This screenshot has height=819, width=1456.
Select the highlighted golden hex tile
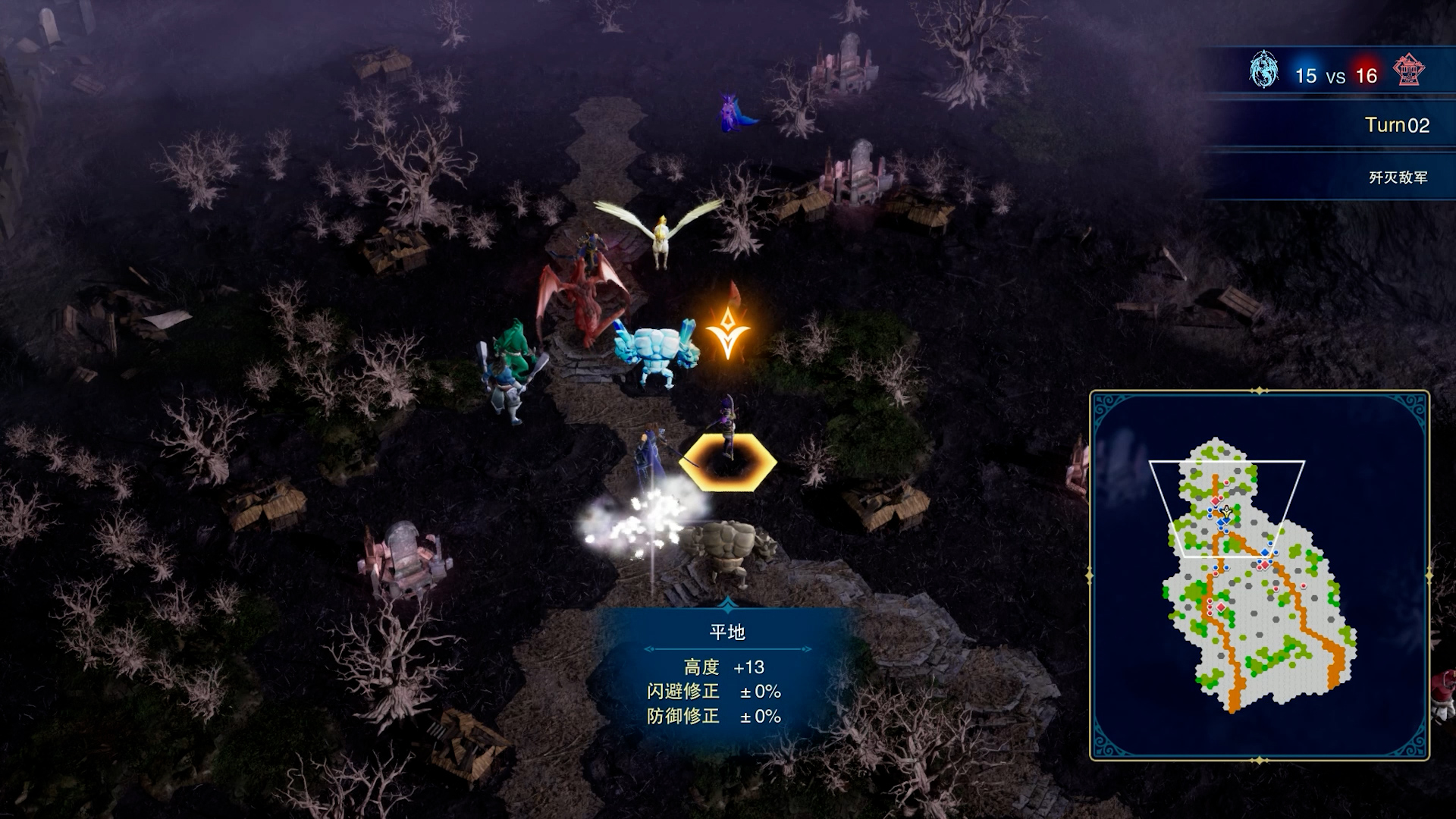tap(728, 463)
